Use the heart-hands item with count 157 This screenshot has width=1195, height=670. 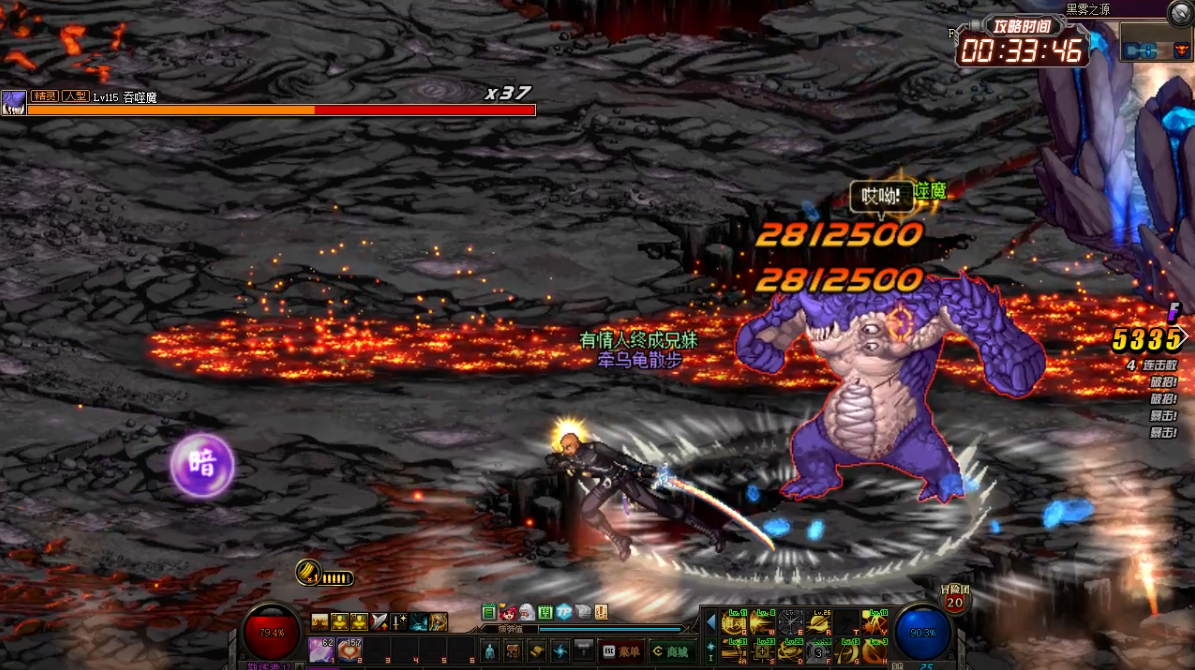[350, 650]
